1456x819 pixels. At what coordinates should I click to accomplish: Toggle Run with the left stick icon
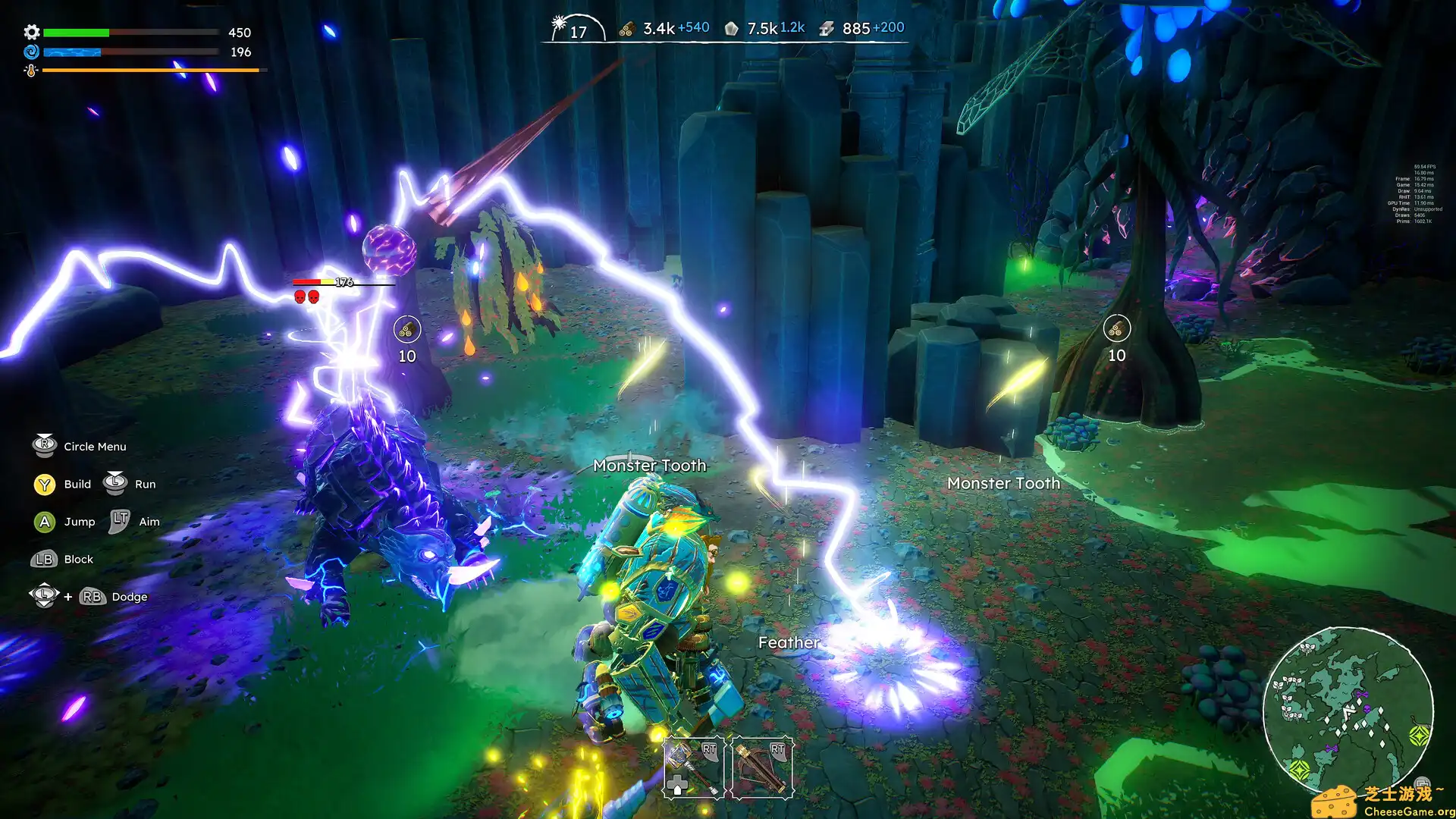(115, 483)
